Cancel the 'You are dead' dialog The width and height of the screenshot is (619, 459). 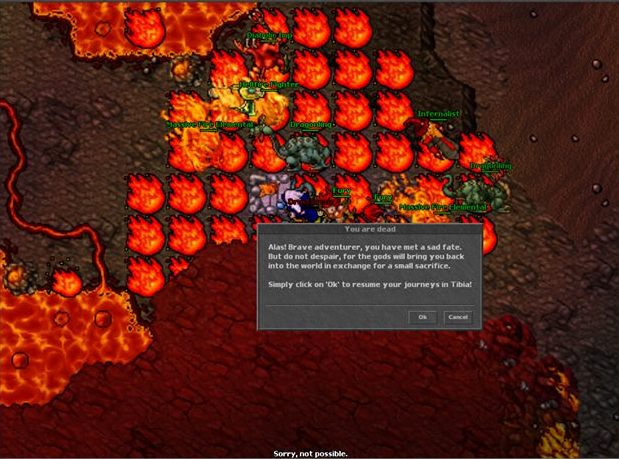coord(457,317)
